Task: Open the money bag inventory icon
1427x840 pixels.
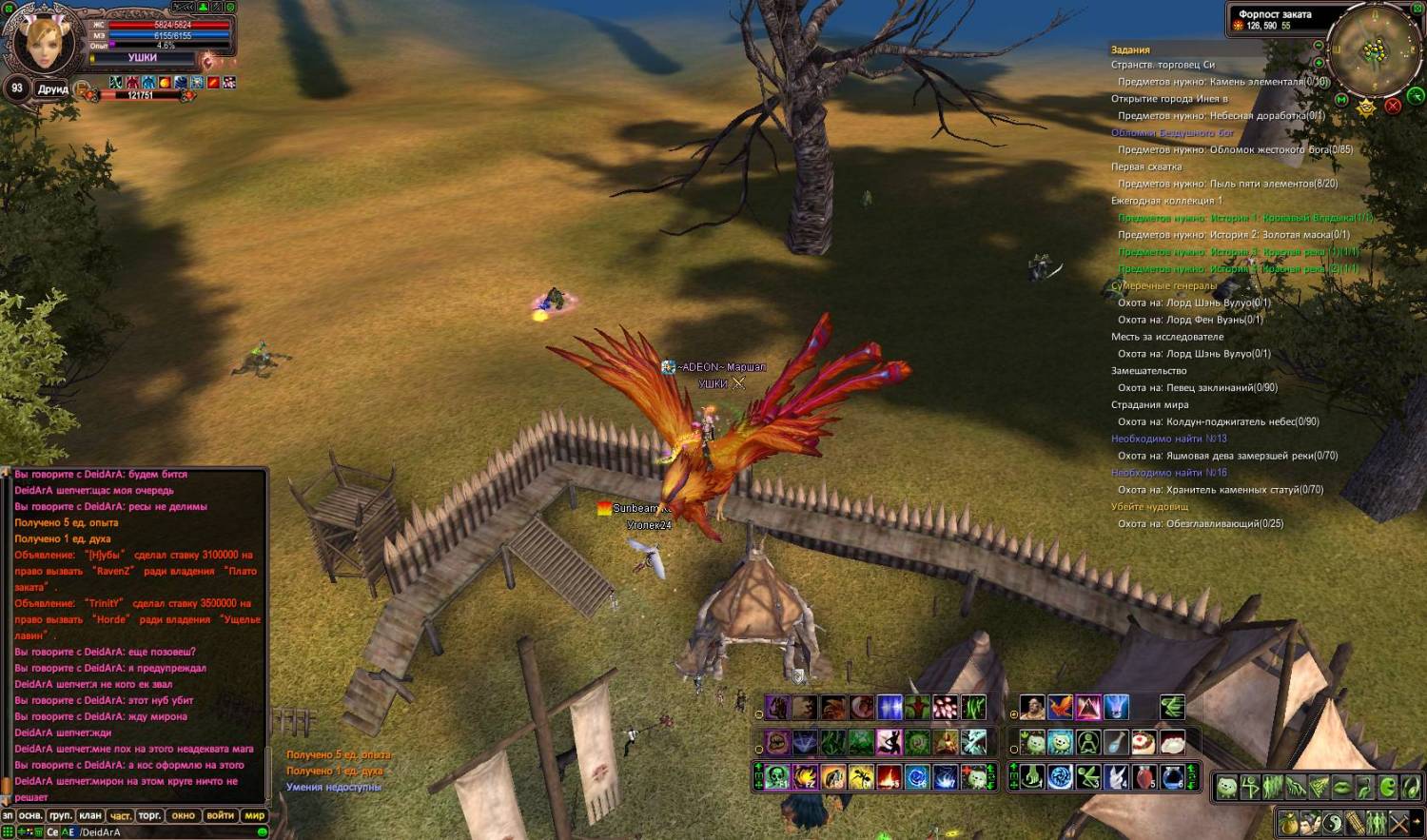Action: 1289,821
